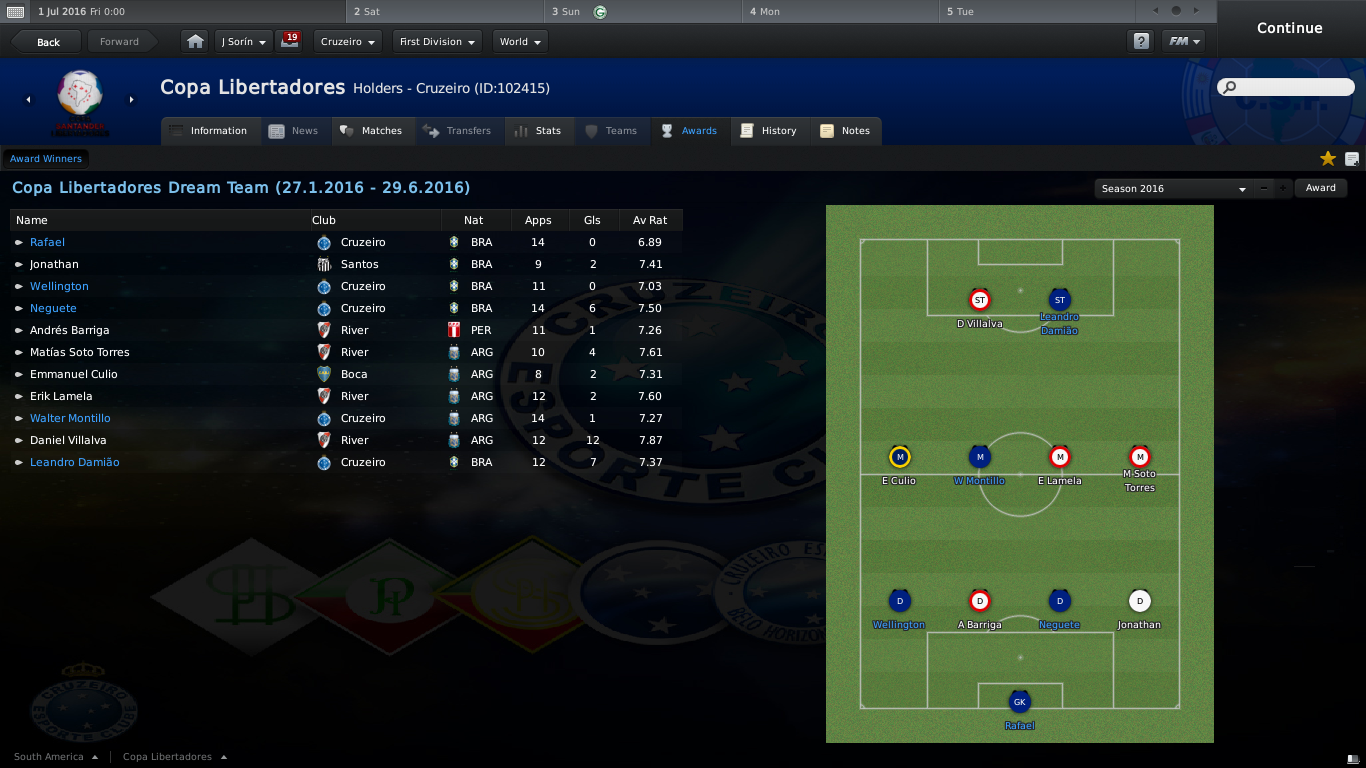Open the inbox with 19 messages

click(290, 42)
